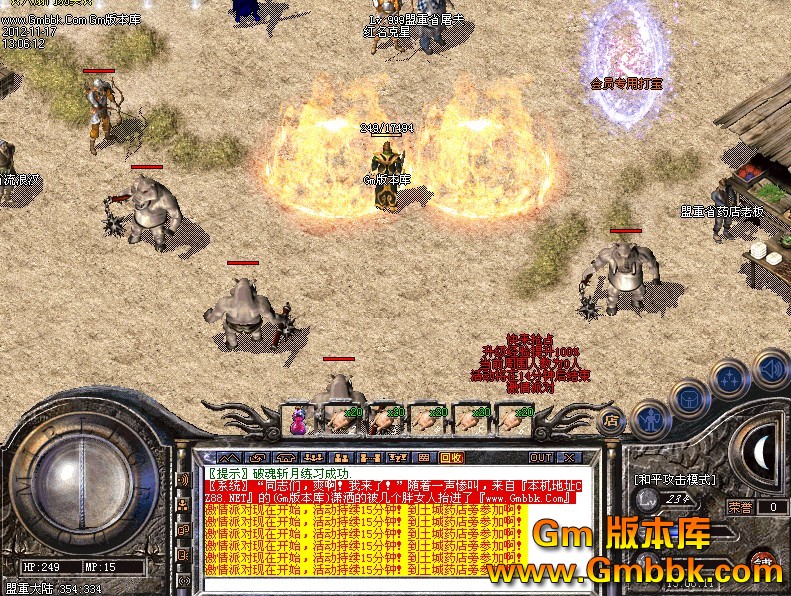Switch attack mode via 和平攻击模式 label
Screen dimensions: 791x596
676,480
